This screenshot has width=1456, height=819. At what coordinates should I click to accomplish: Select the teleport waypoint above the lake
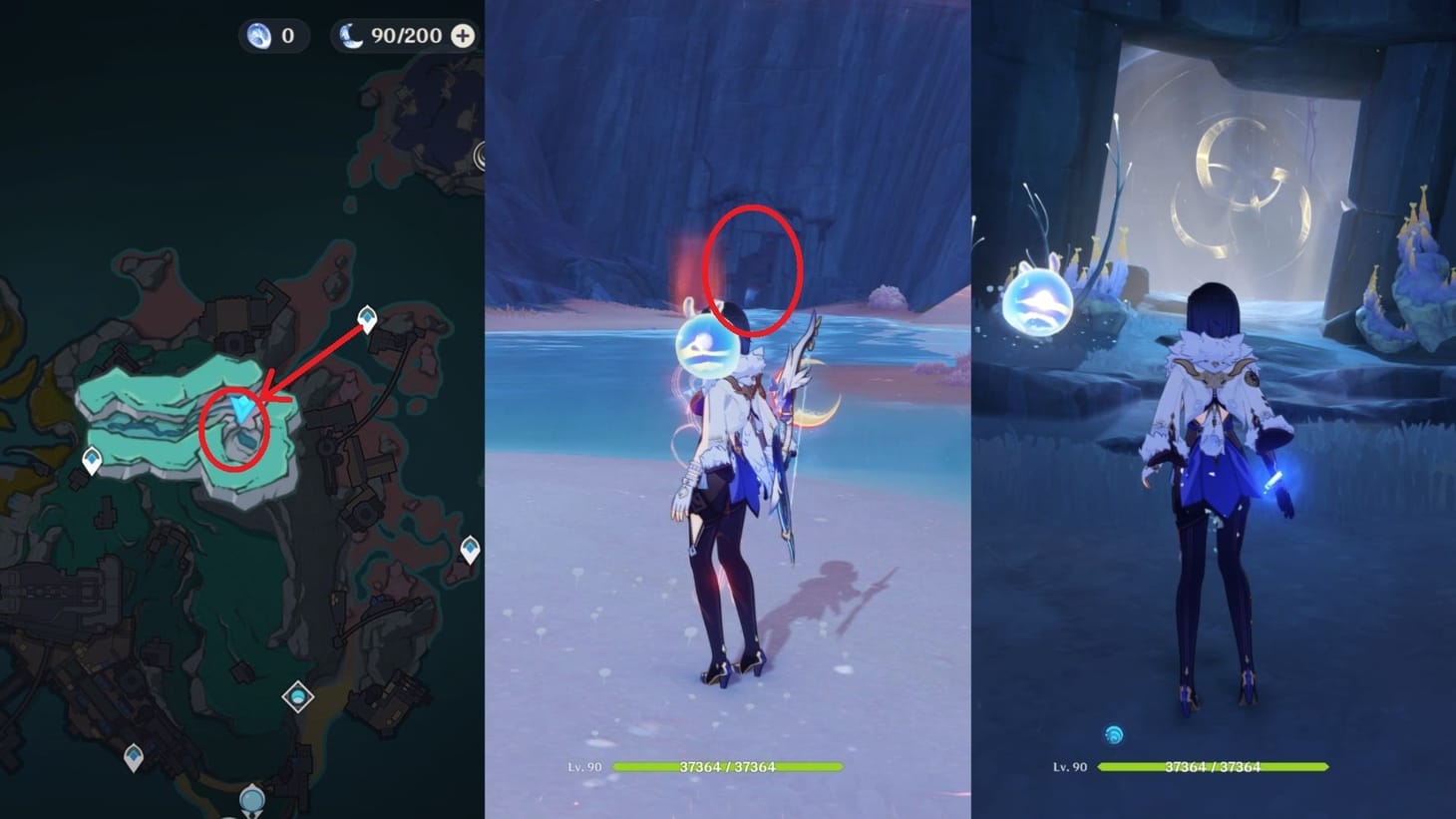point(366,317)
